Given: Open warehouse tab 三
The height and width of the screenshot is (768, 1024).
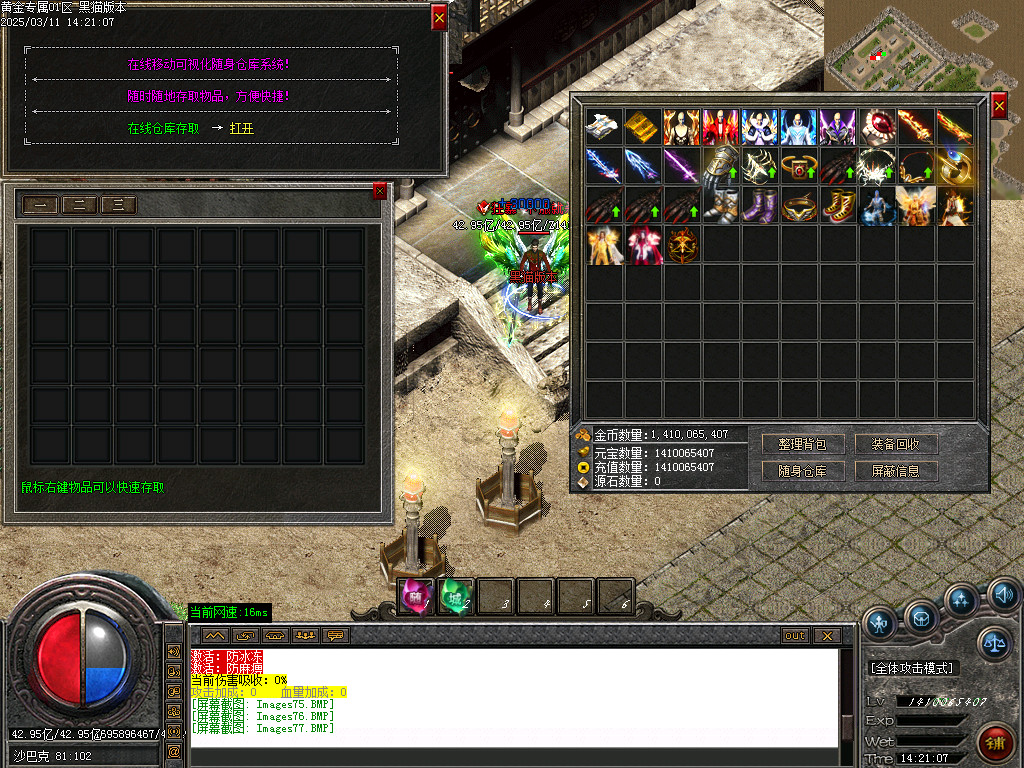Looking at the screenshot, I should (x=118, y=205).
